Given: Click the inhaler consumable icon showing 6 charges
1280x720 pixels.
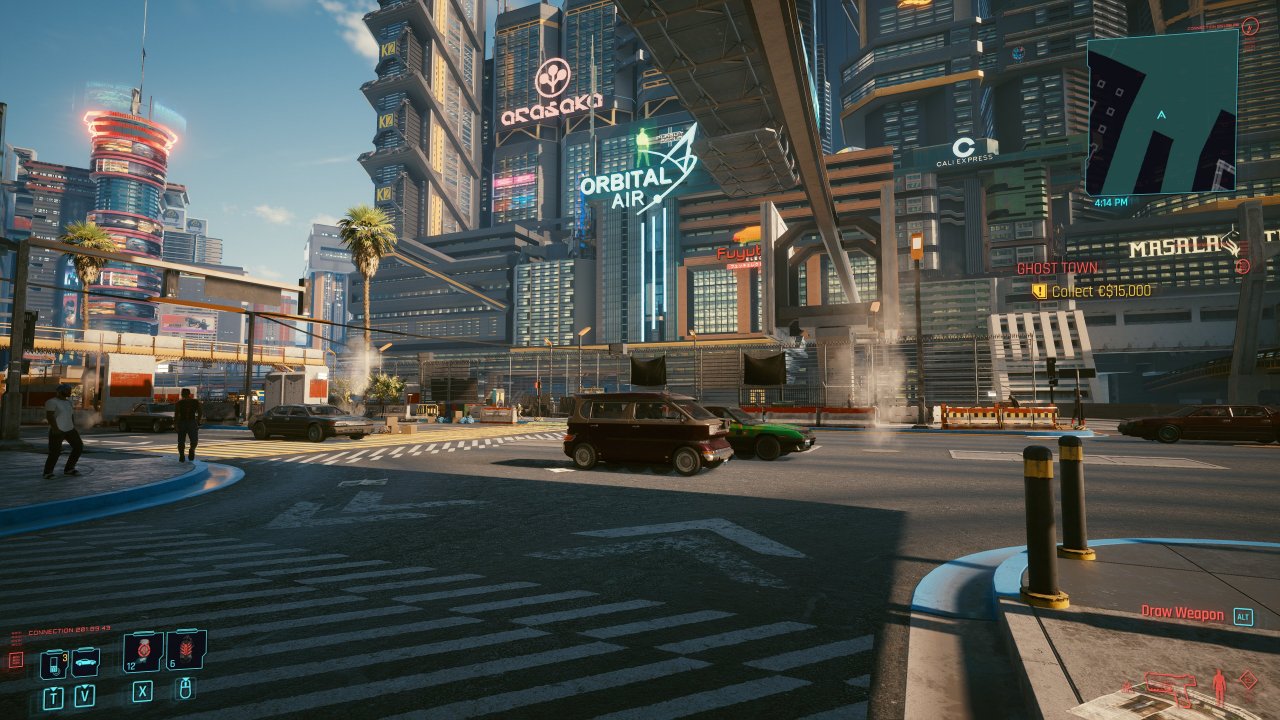Looking at the screenshot, I should coord(186,649).
